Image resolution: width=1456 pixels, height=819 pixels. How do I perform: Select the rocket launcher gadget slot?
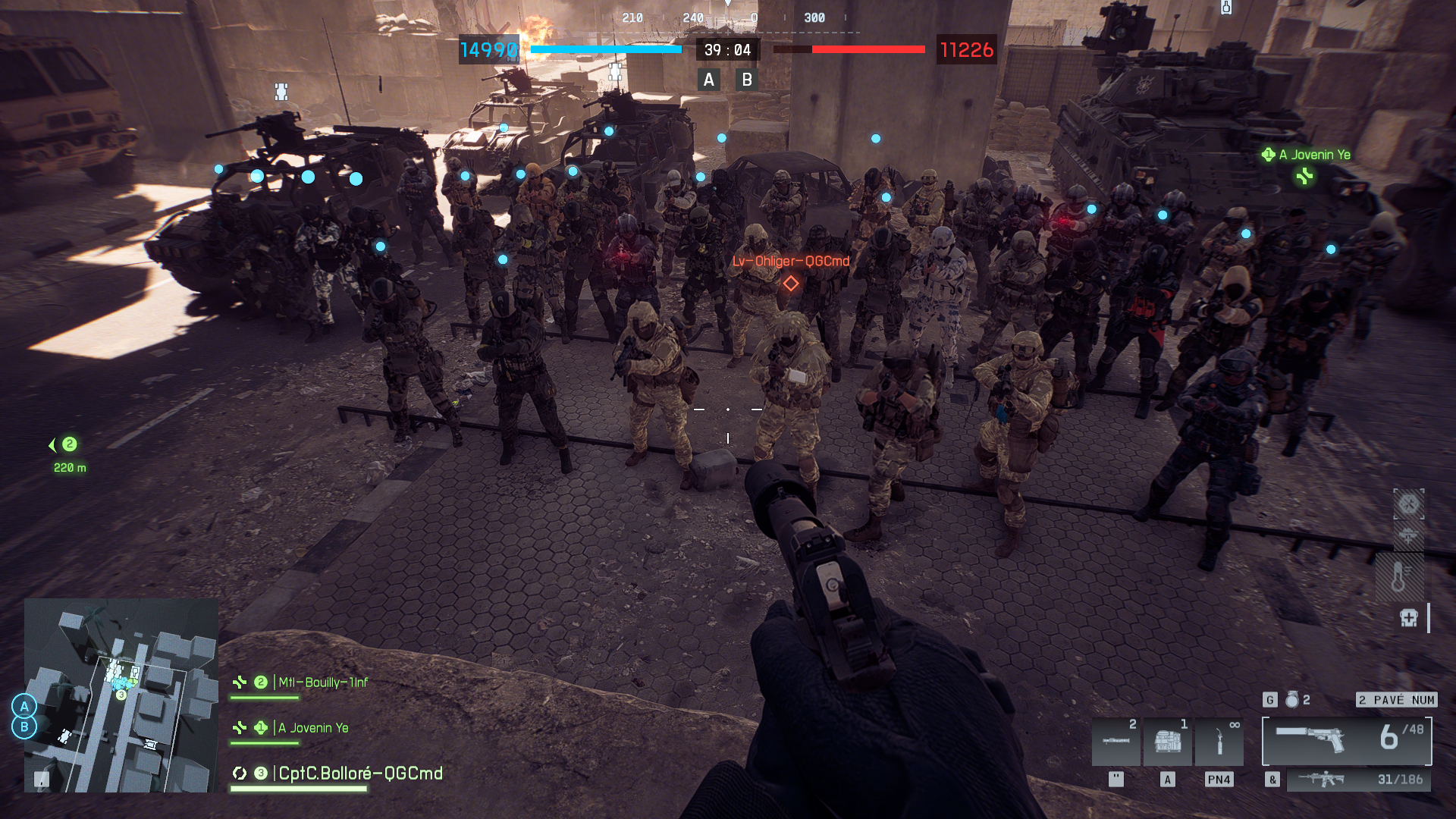click(1116, 742)
